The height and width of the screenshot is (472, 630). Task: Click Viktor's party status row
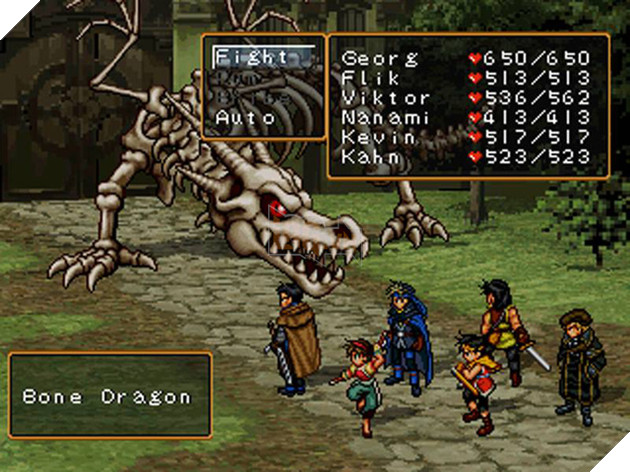point(468,98)
